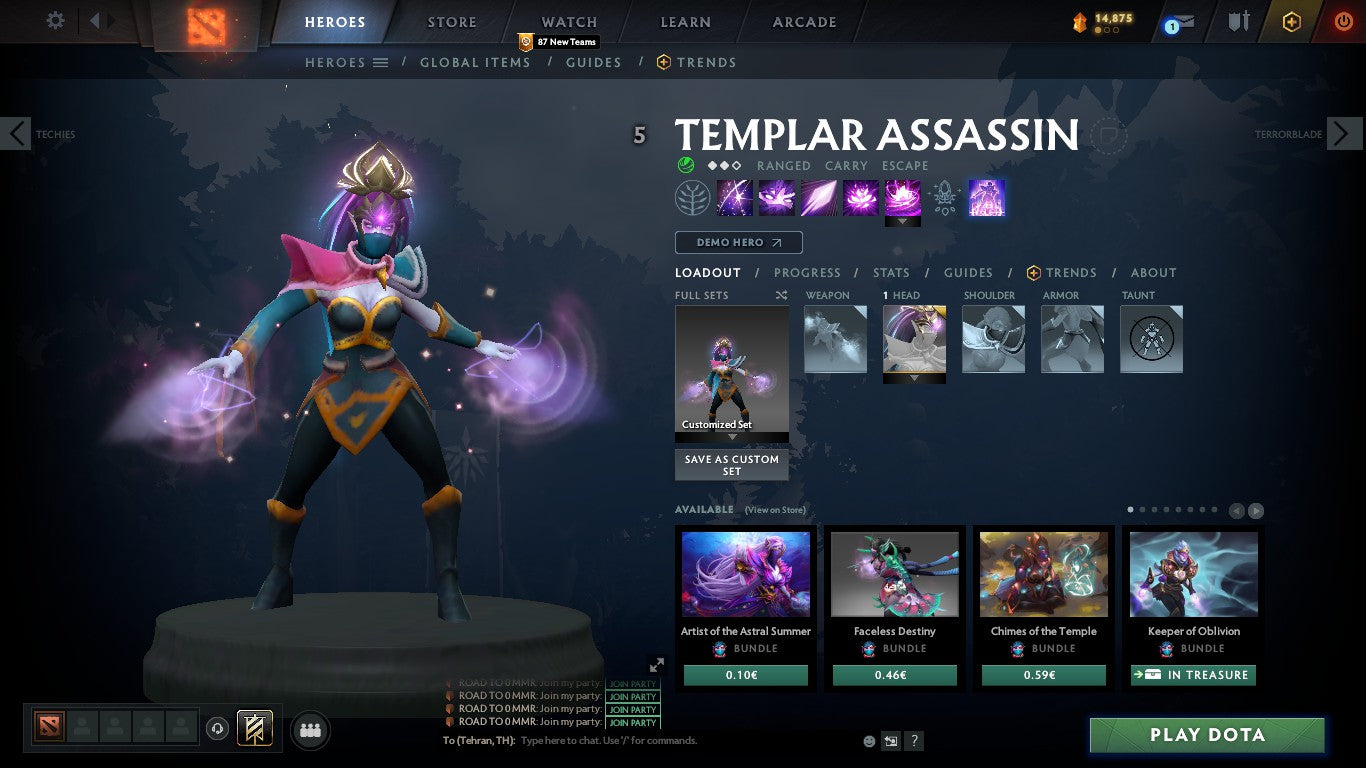Click the power button to exit
The width and height of the screenshot is (1366, 768).
tap(1342, 21)
